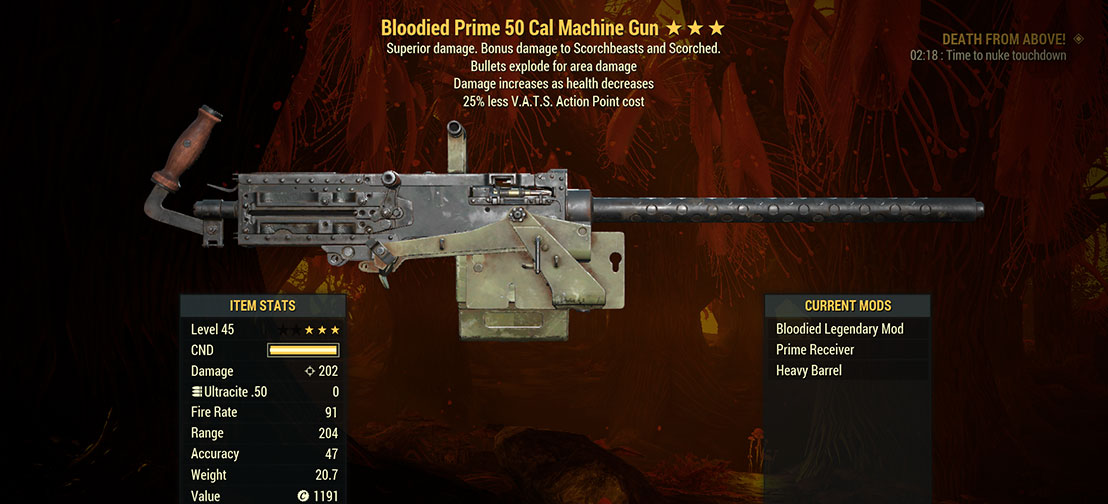Image resolution: width=1108 pixels, height=504 pixels.
Task: Open the Death From Above quest tracker
Action: 1004,39
